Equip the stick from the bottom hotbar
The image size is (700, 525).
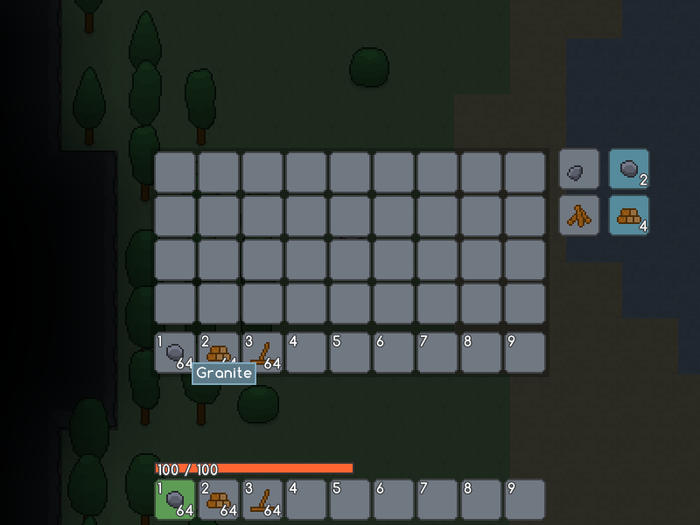tap(263, 499)
